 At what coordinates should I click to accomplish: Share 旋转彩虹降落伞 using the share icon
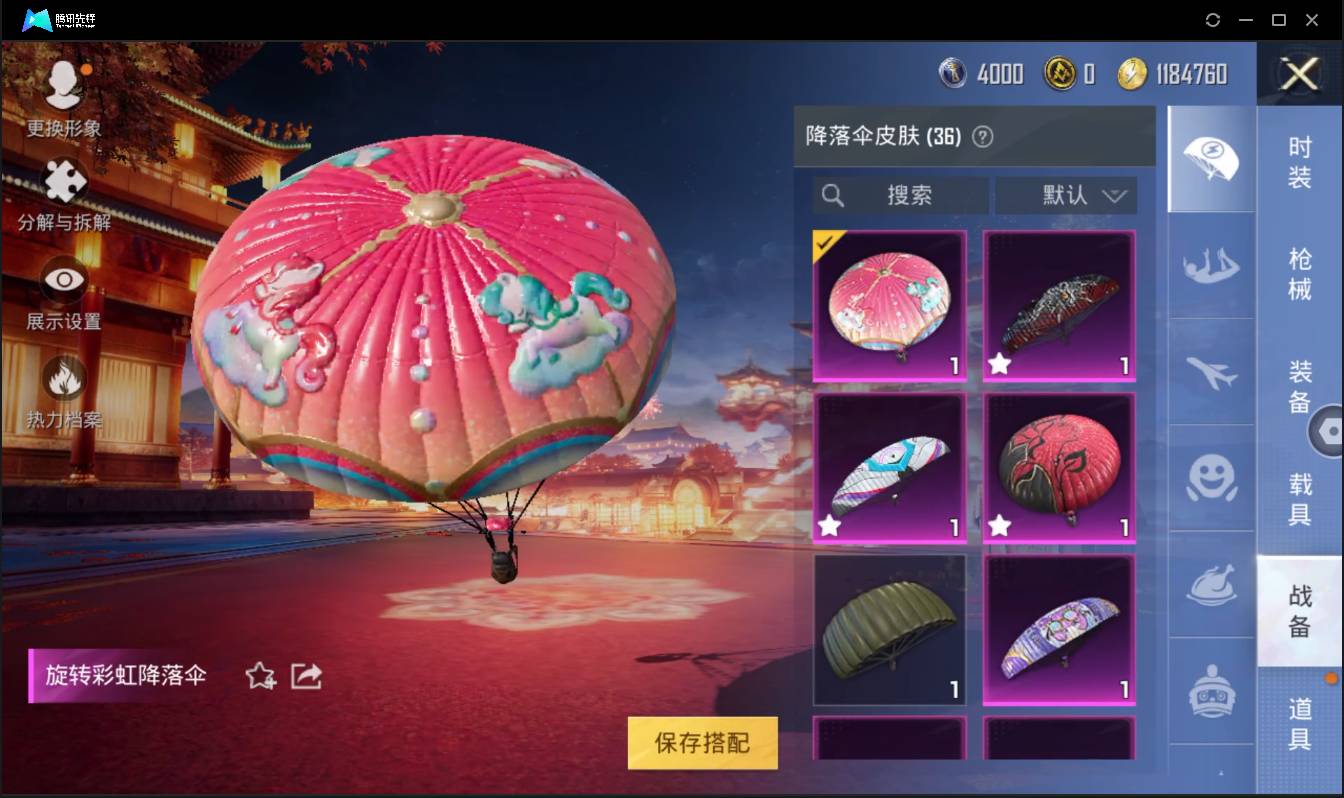(306, 676)
